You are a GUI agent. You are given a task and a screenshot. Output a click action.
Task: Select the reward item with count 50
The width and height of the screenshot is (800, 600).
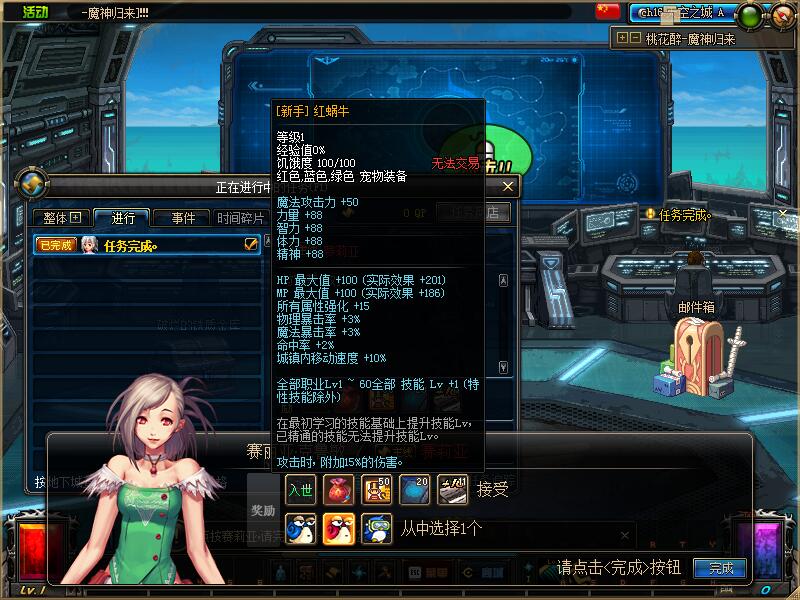tap(376, 489)
